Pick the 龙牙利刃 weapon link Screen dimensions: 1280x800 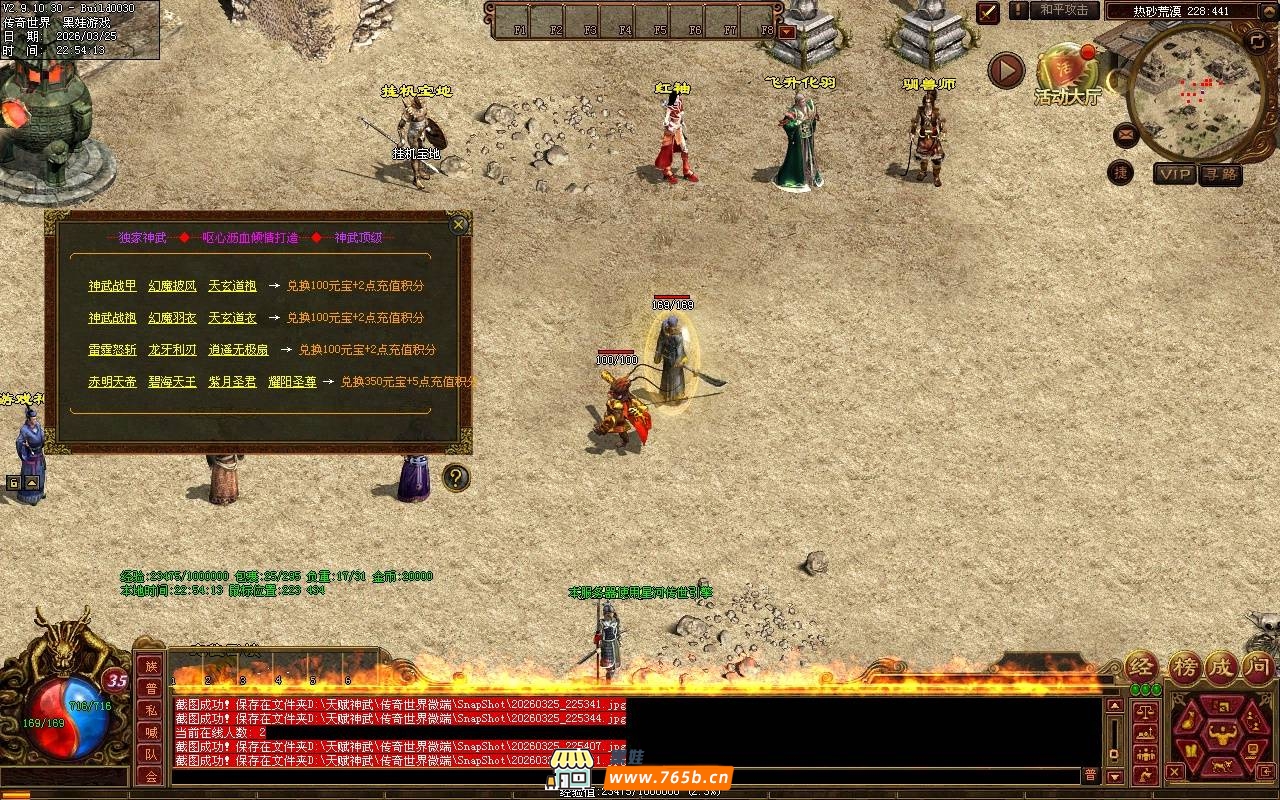pyautogui.click(x=172, y=350)
